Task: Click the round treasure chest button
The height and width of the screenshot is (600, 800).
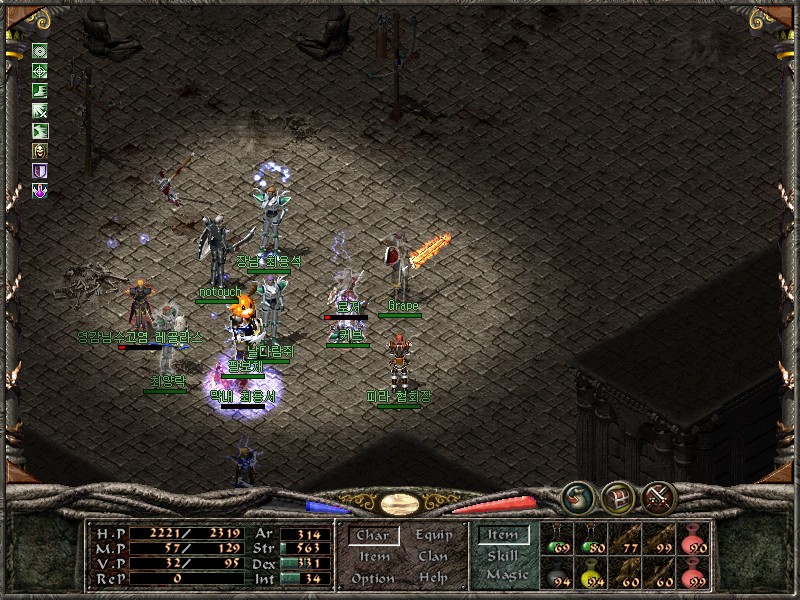Action: click(617, 497)
